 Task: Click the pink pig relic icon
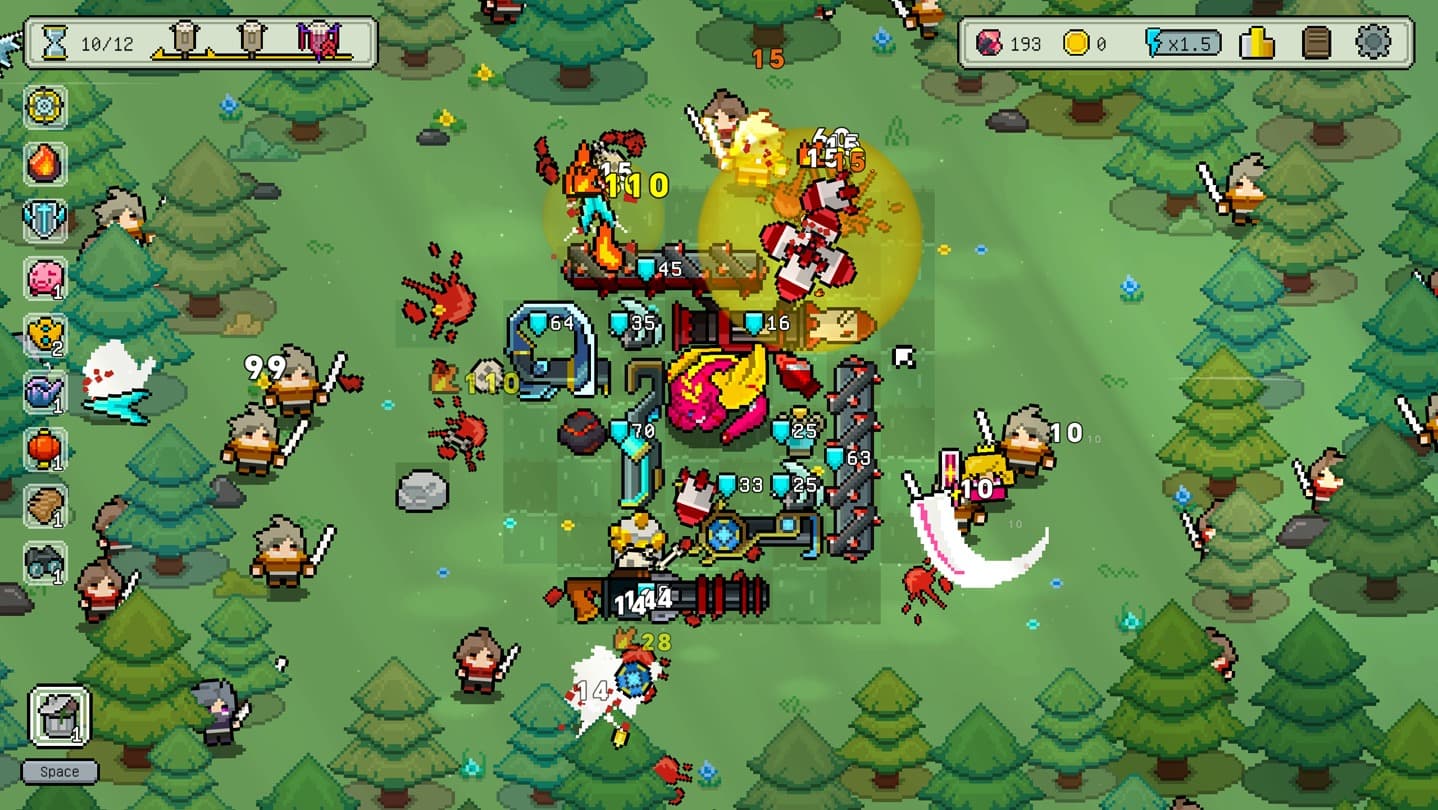point(45,278)
